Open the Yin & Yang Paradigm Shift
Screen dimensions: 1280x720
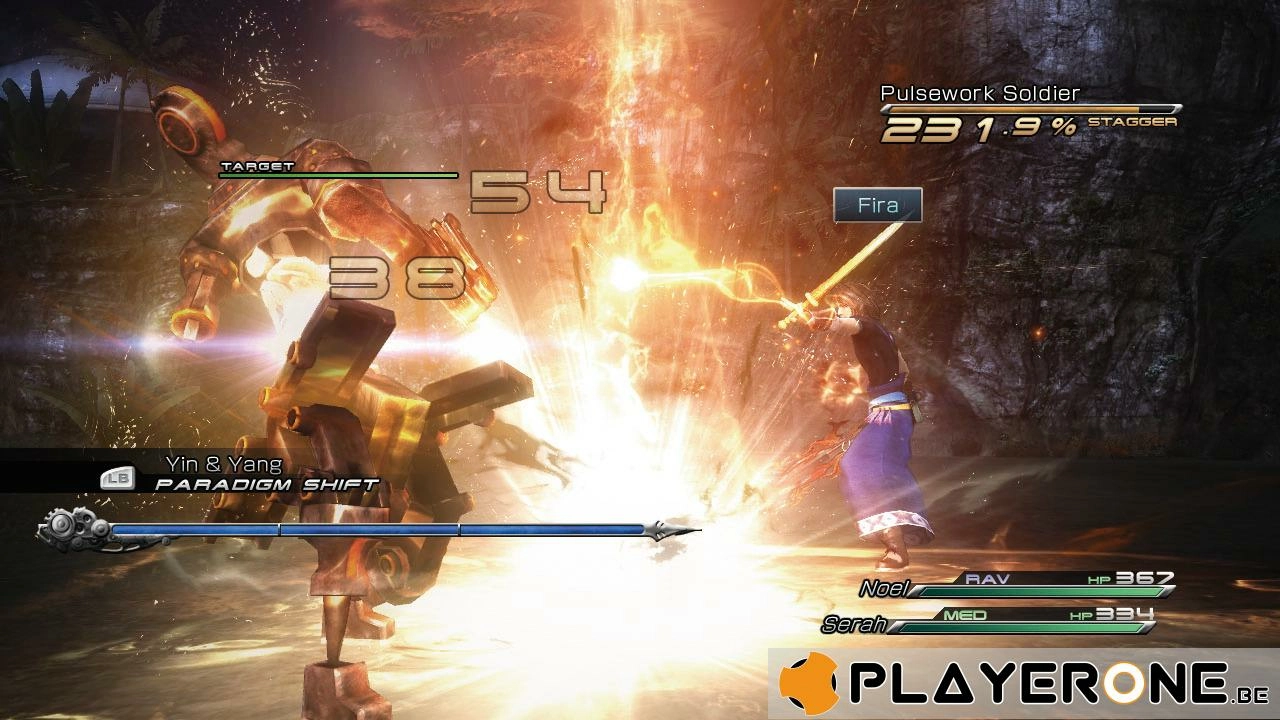pyautogui.click(x=240, y=474)
